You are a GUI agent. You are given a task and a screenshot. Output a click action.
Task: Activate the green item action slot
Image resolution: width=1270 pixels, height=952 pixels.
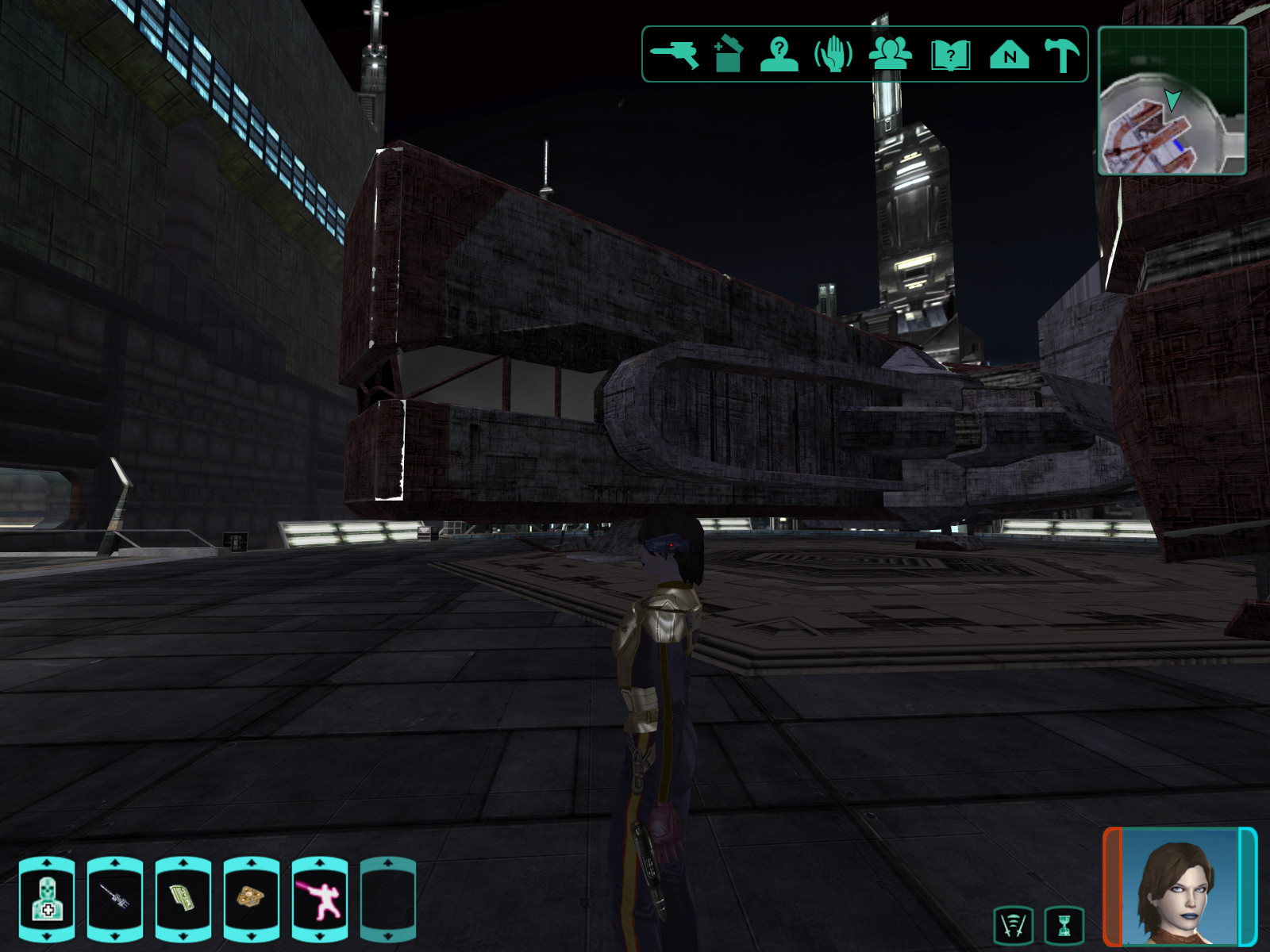coord(183,900)
